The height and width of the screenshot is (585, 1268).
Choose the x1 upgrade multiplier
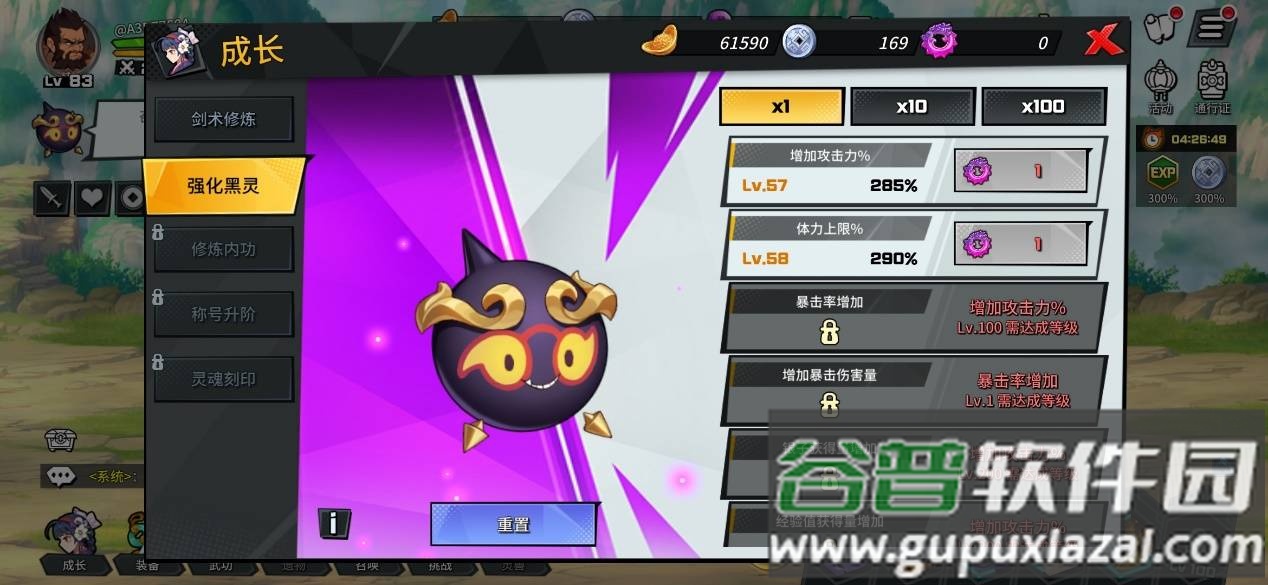click(781, 107)
